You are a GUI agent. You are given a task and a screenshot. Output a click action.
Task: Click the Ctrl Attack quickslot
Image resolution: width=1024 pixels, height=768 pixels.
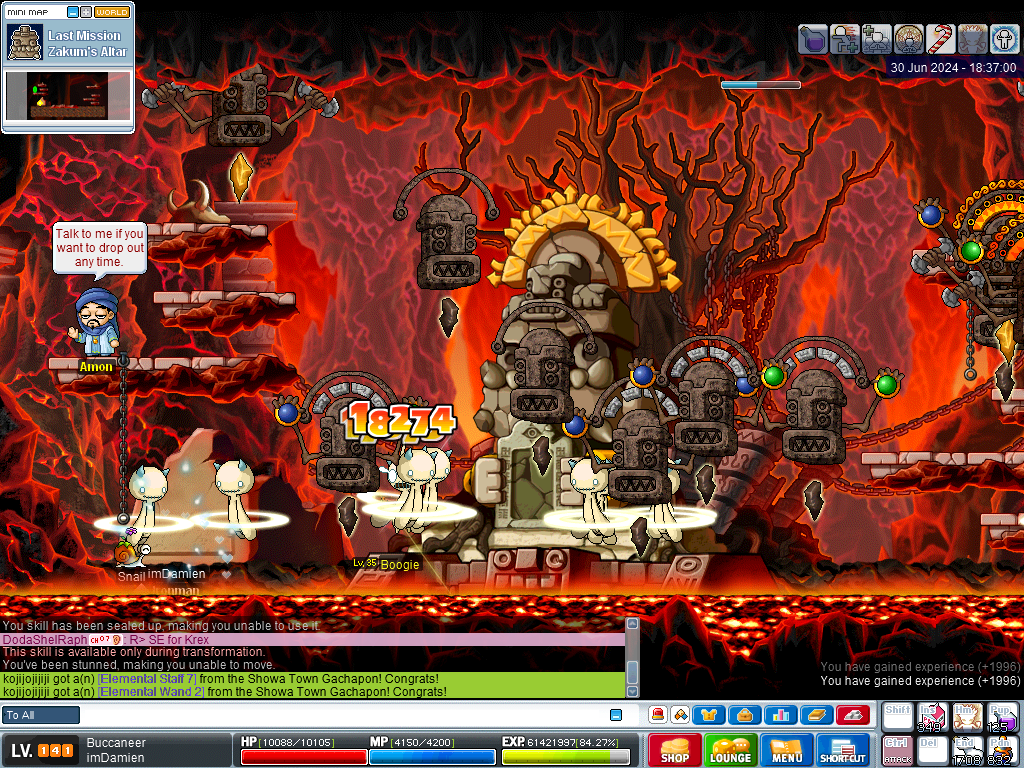pyautogui.click(x=897, y=750)
